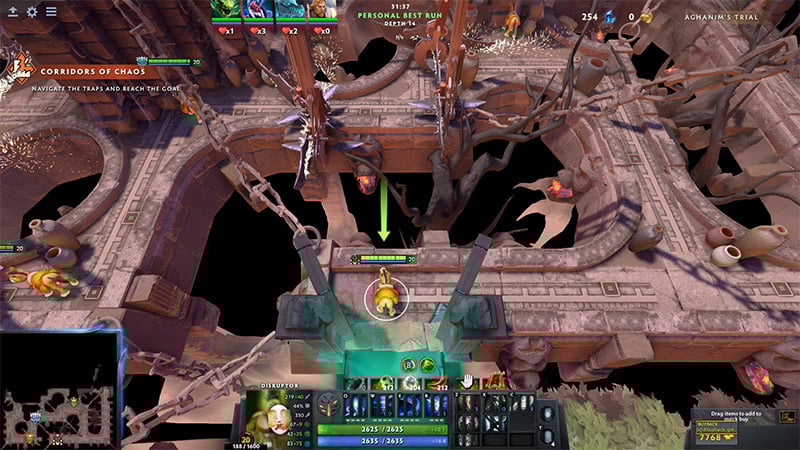
Task: Select the second teammate hero portrait
Action: click(257, 10)
